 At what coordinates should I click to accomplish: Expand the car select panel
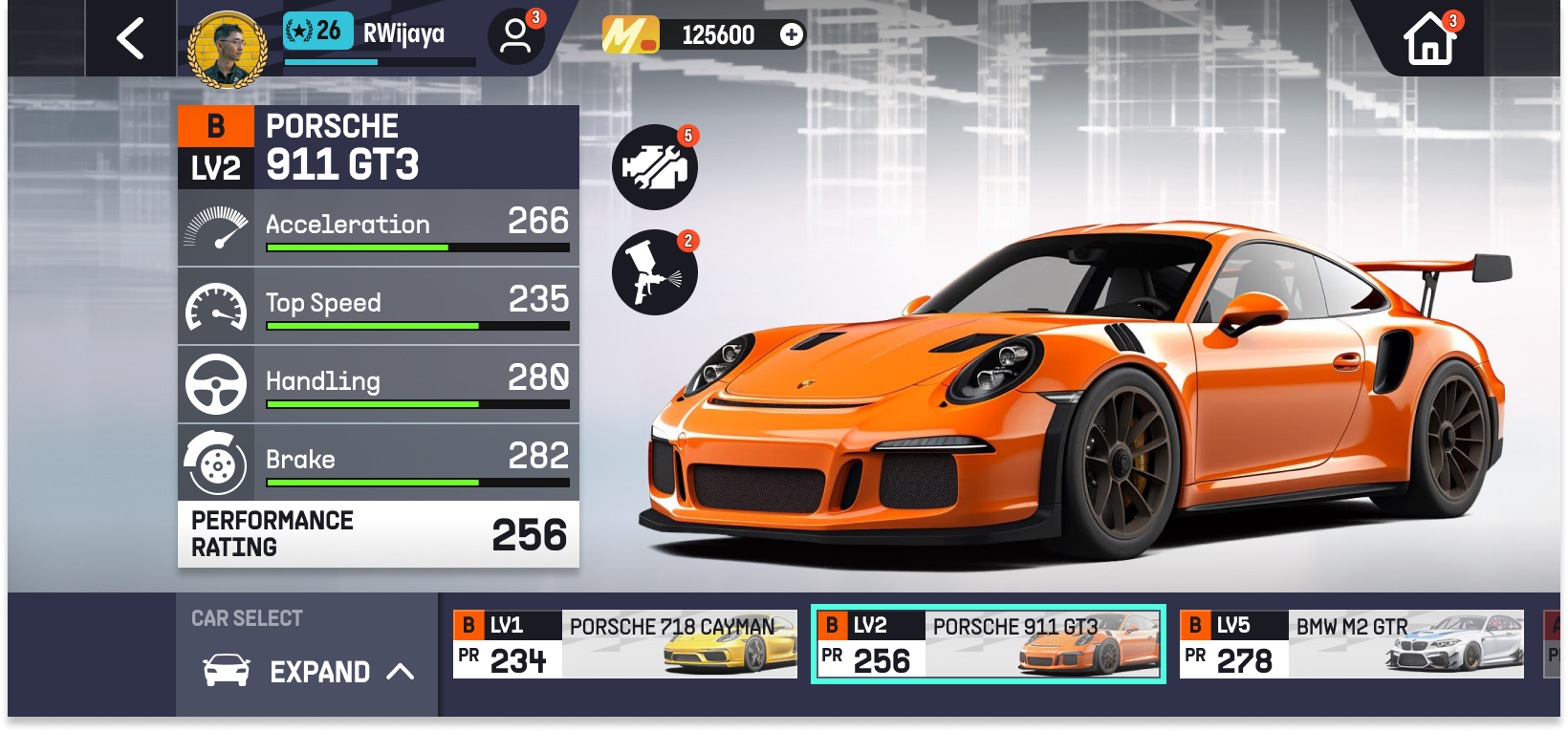point(308,672)
